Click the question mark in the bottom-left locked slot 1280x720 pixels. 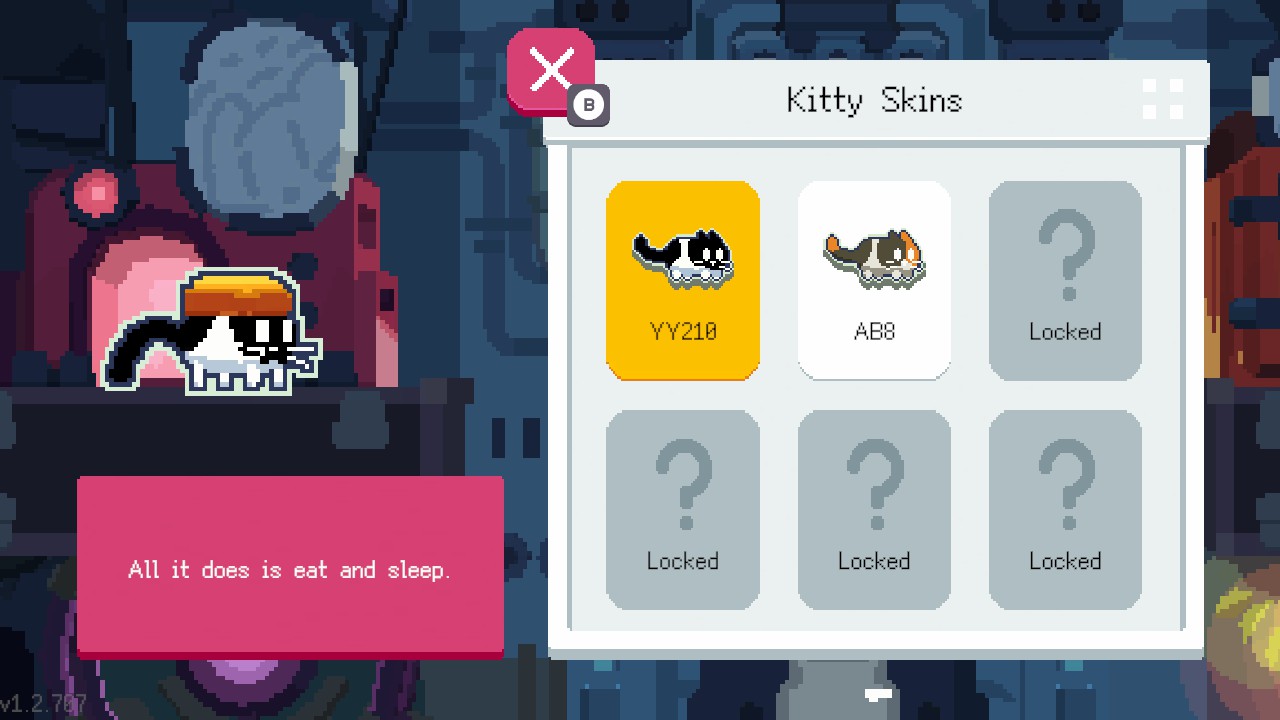pos(683,485)
